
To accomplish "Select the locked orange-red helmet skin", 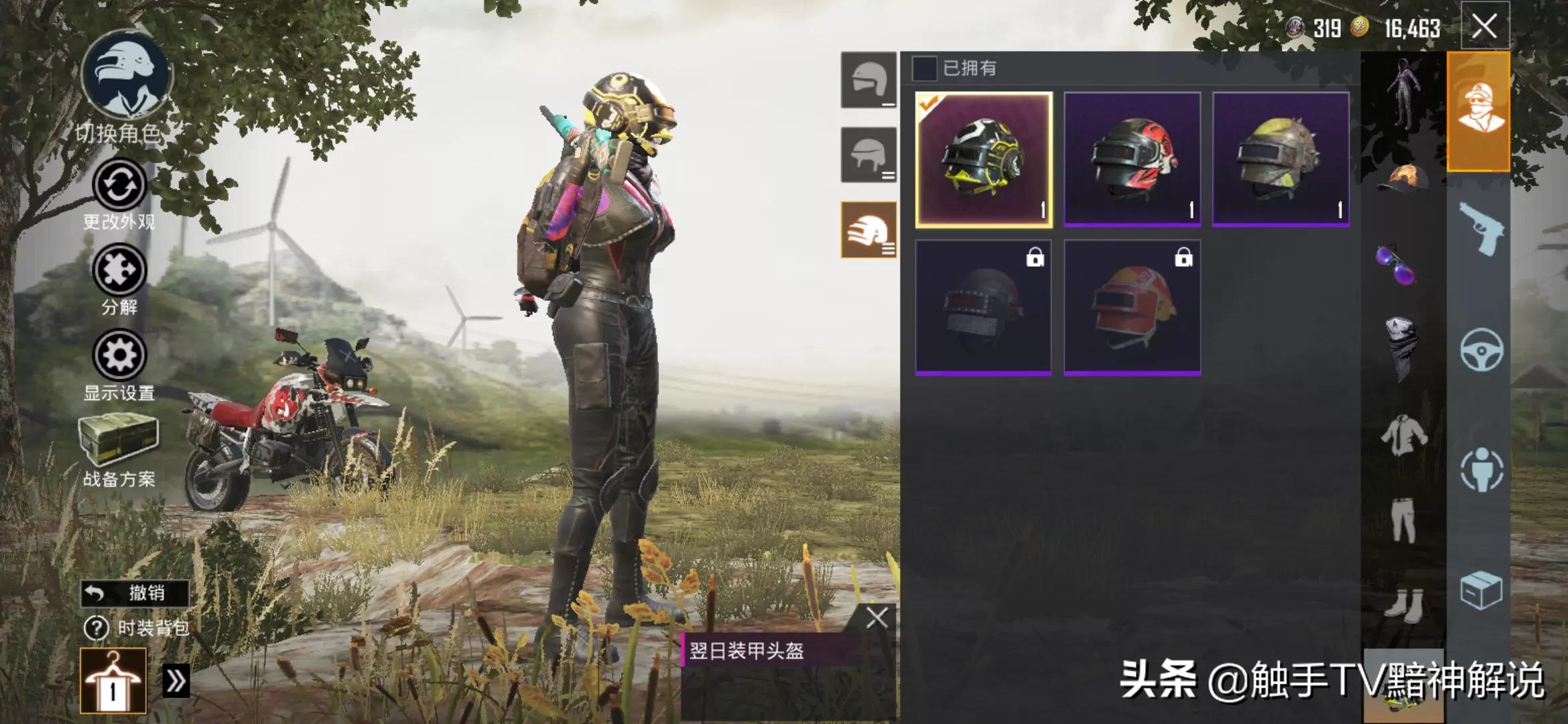I will tap(1132, 307).
